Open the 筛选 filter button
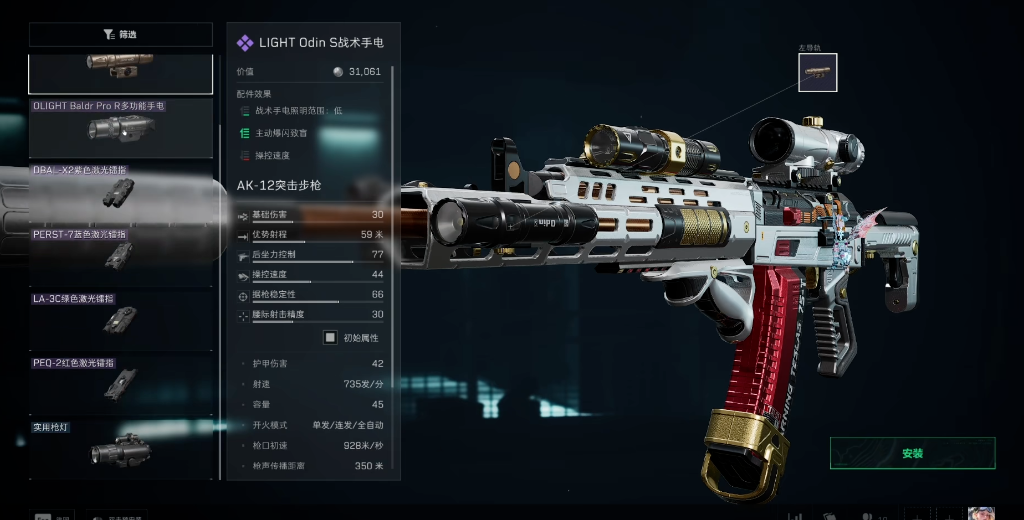The height and width of the screenshot is (520, 1024). tap(120, 35)
